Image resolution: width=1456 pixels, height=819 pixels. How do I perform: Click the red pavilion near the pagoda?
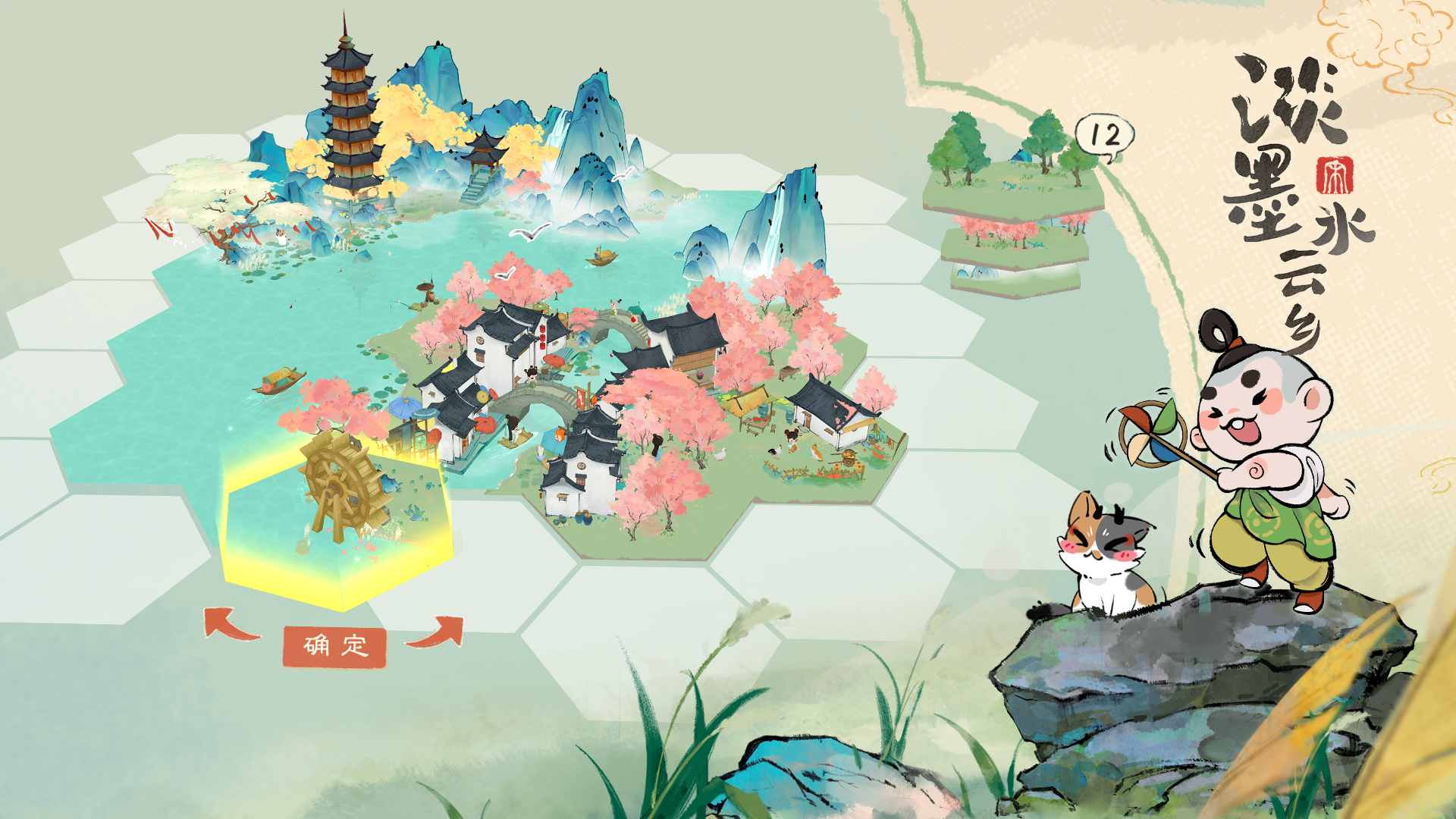(485, 152)
